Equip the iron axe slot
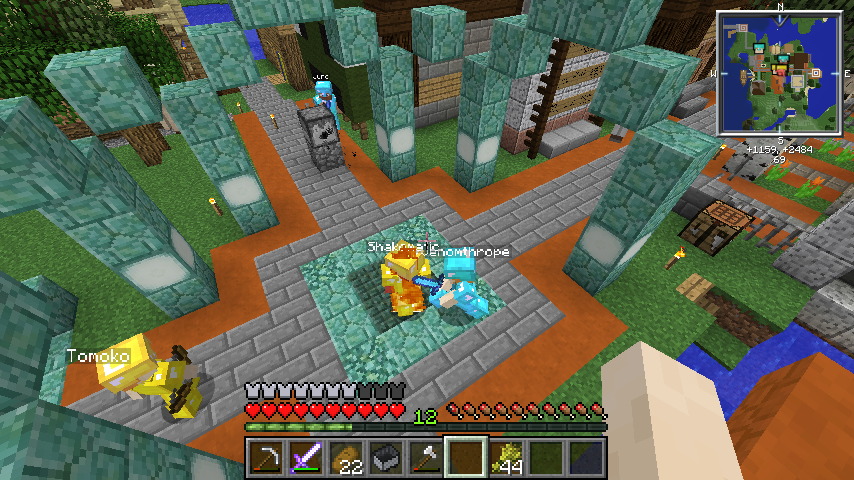This screenshot has width=854, height=480. [x=424, y=457]
